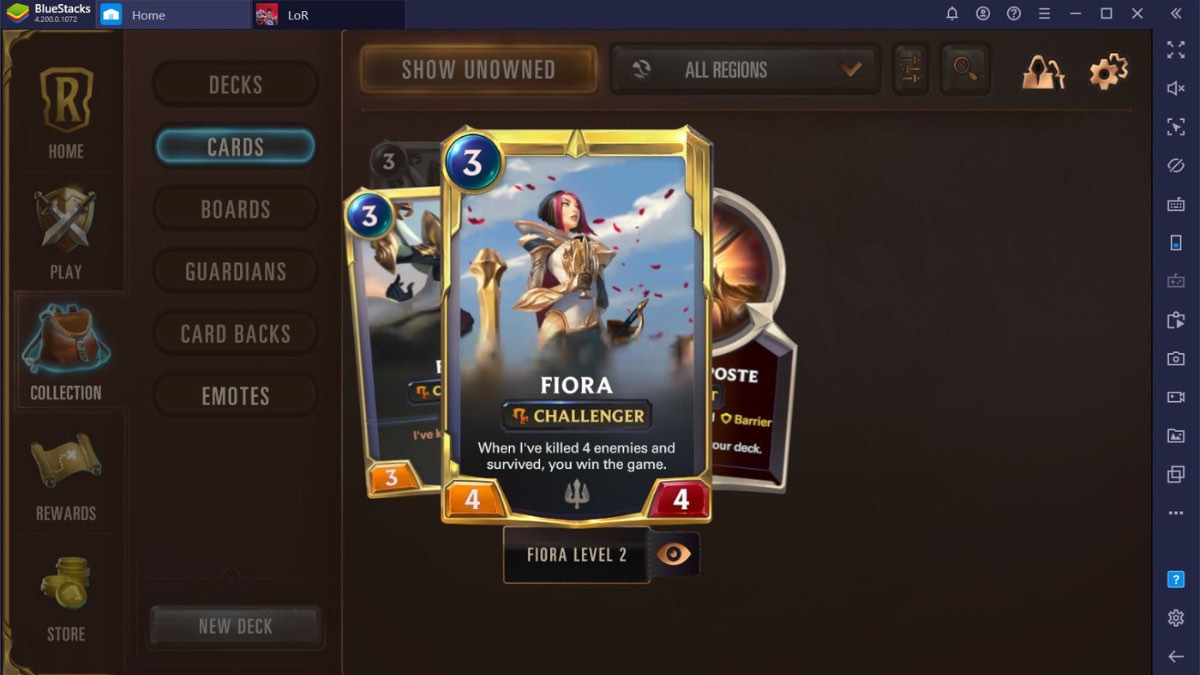Viewport: 1200px width, 675px height.
Task: Show the Boards tab
Action: click(235, 209)
